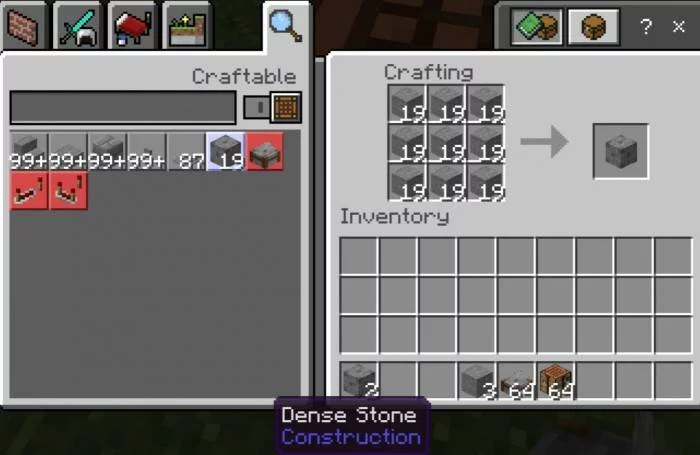Select the red-highlighted stonecutter recipe
Screen dimensions: 700x455
[265, 152]
